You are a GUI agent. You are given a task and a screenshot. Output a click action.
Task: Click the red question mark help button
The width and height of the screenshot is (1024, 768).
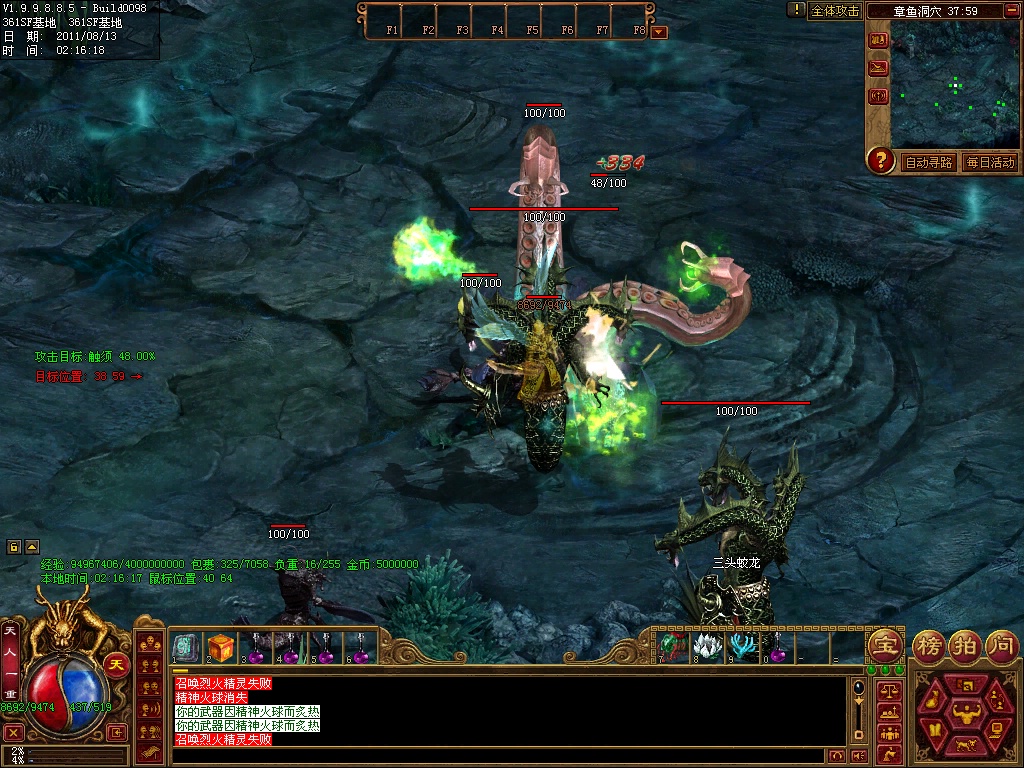pos(880,160)
